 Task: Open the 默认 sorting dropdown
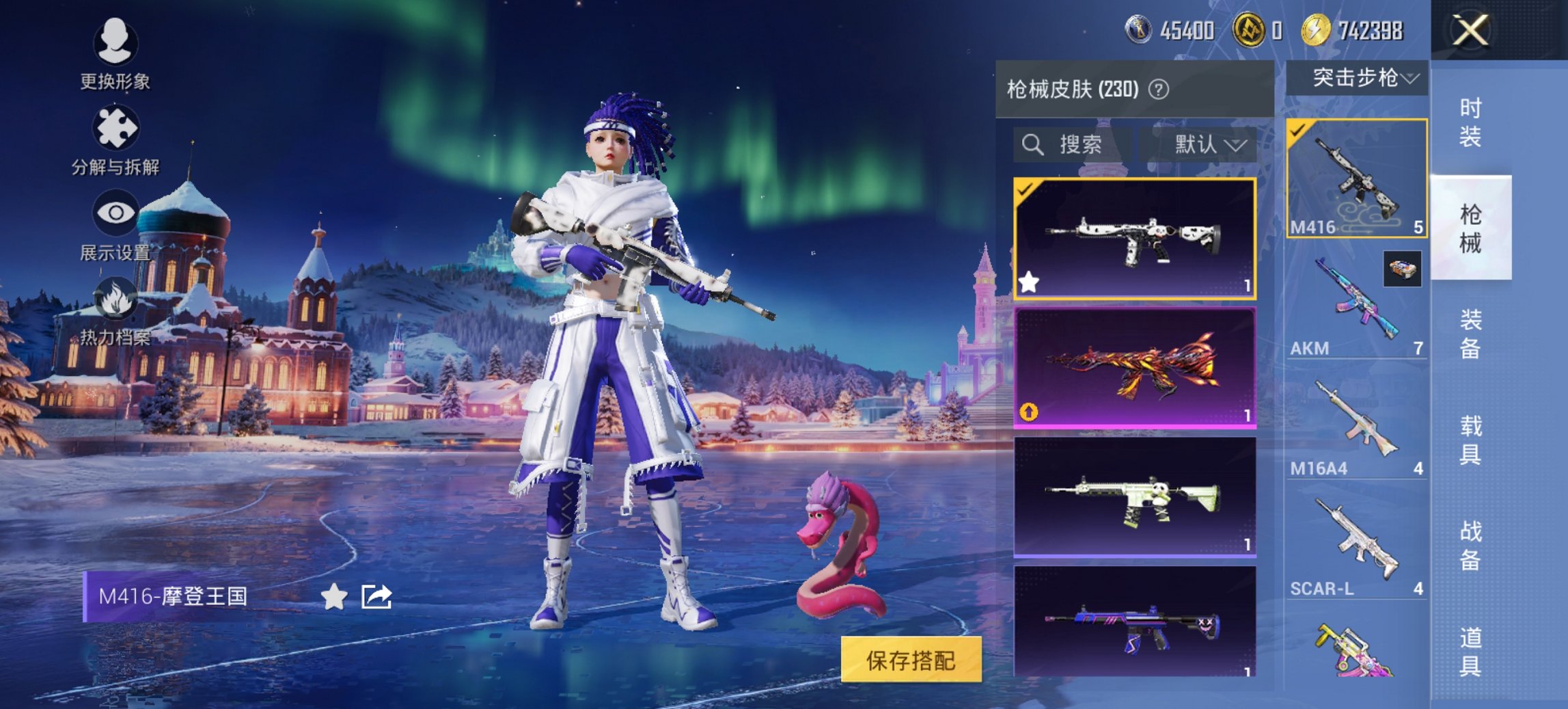tap(1209, 145)
